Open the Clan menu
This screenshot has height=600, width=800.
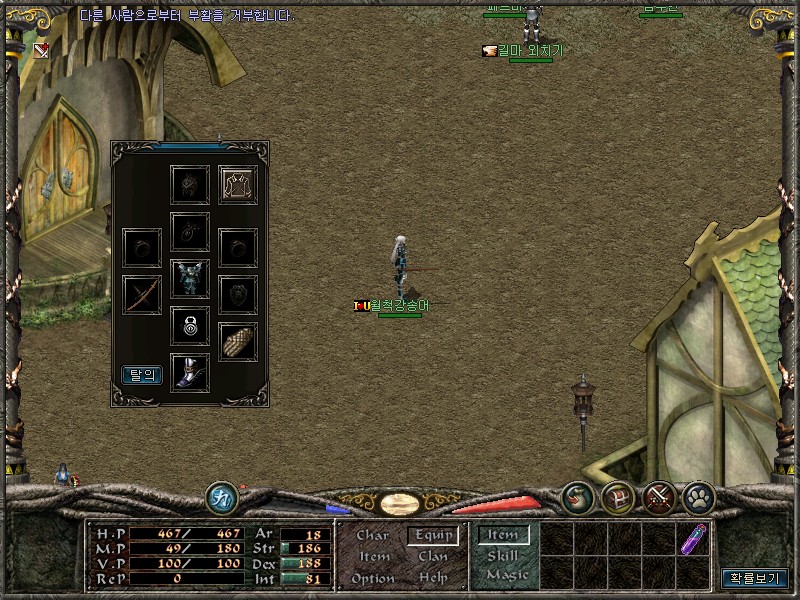coord(433,556)
